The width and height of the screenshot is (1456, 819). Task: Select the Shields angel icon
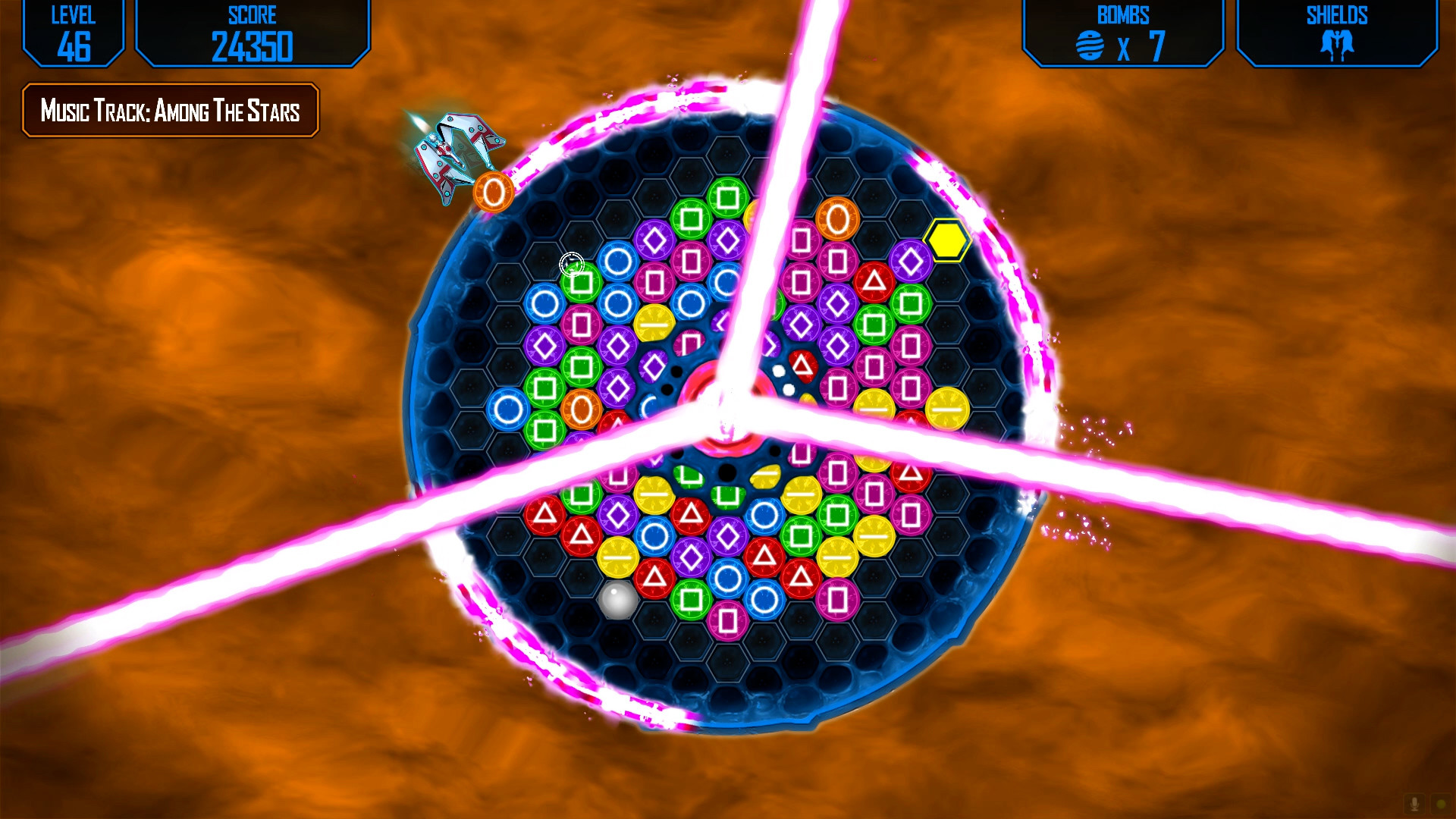coord(1338,44)
